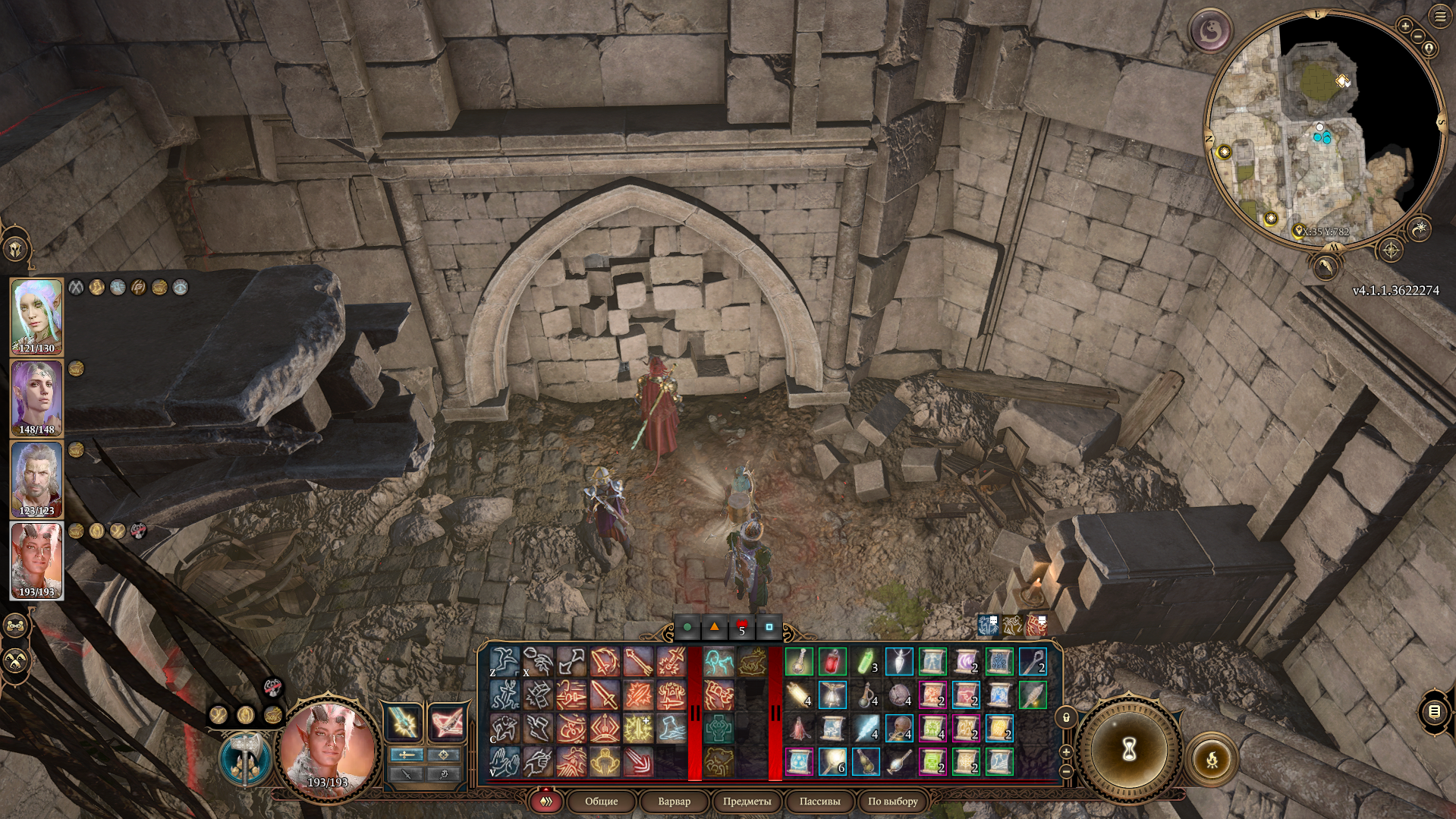Toggle the group chain-link party button

16,625
